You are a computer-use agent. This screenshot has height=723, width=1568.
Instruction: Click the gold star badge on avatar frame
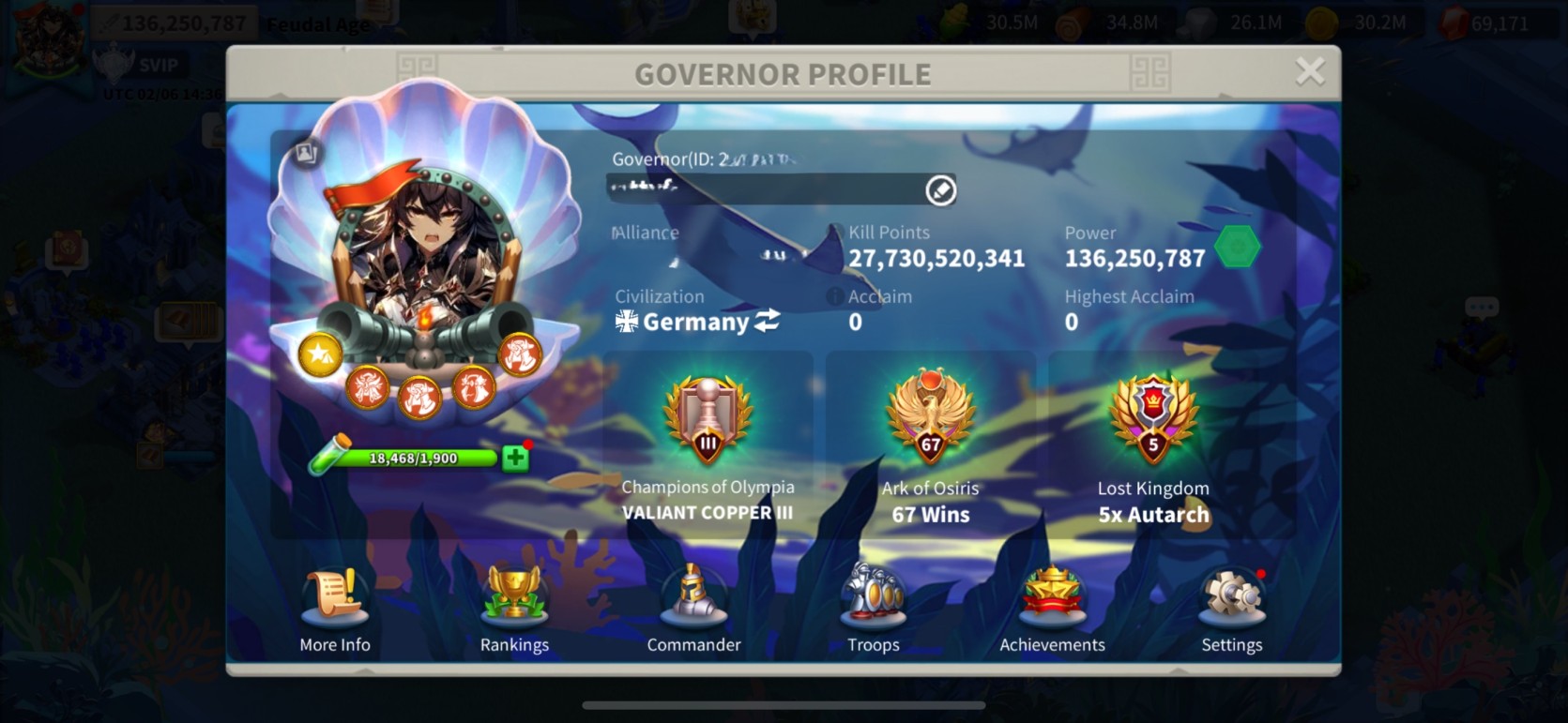click(x=320, y=354)
